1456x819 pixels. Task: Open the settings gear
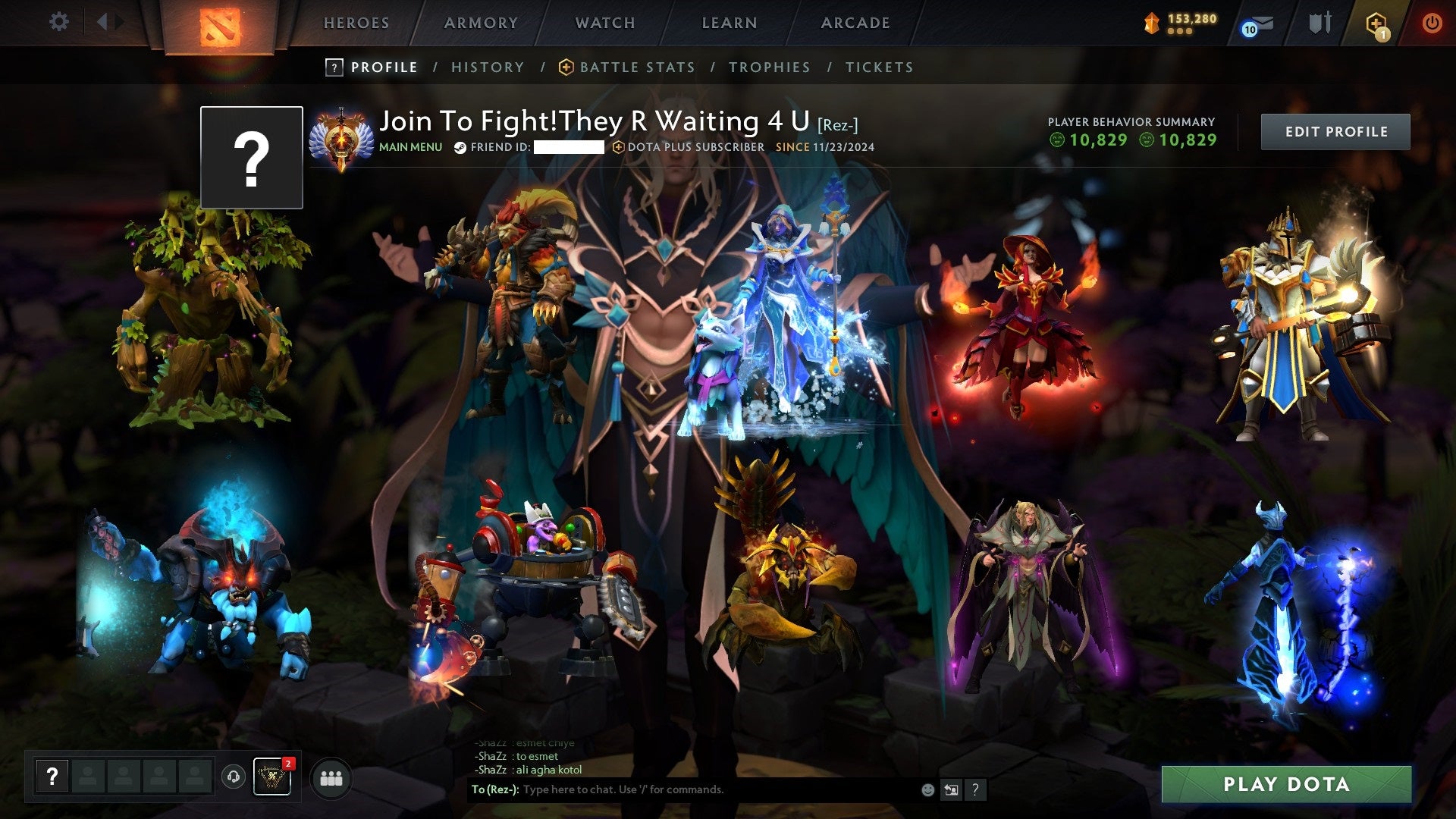(58, 22)
